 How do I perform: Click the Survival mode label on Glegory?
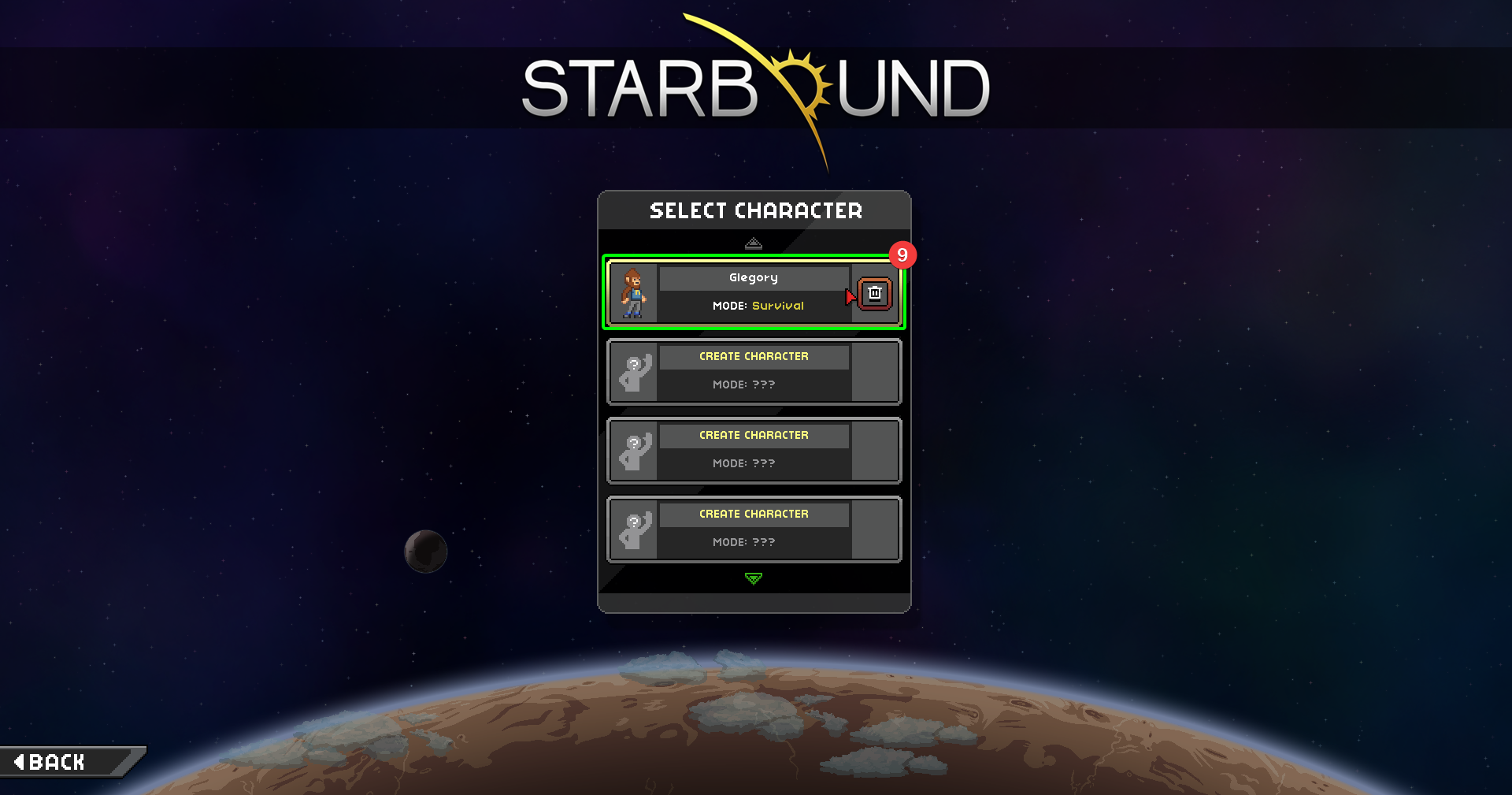[x=778, y=306]
